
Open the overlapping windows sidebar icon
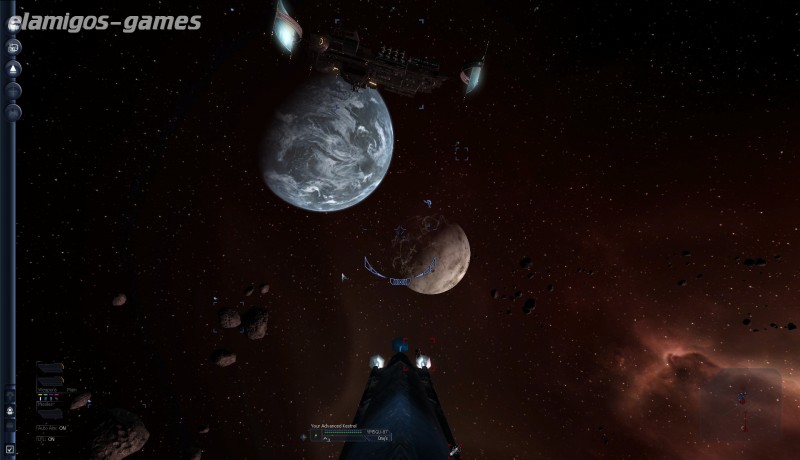(14, 47)
